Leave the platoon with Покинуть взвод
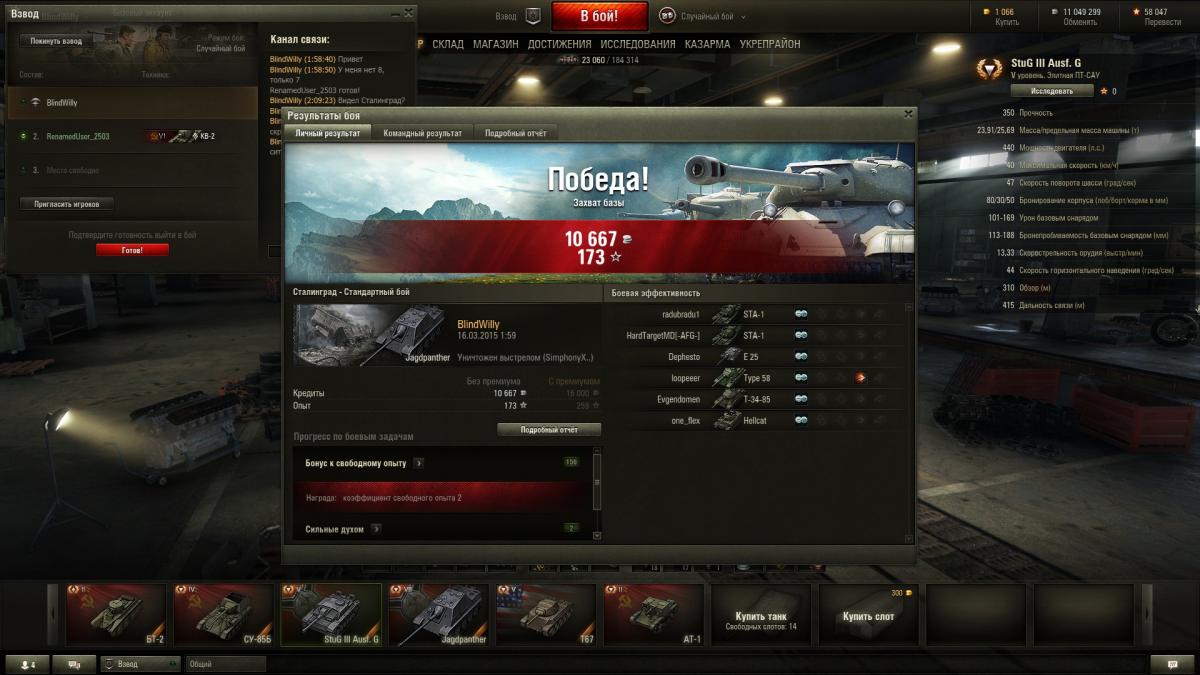 [56, 41]
